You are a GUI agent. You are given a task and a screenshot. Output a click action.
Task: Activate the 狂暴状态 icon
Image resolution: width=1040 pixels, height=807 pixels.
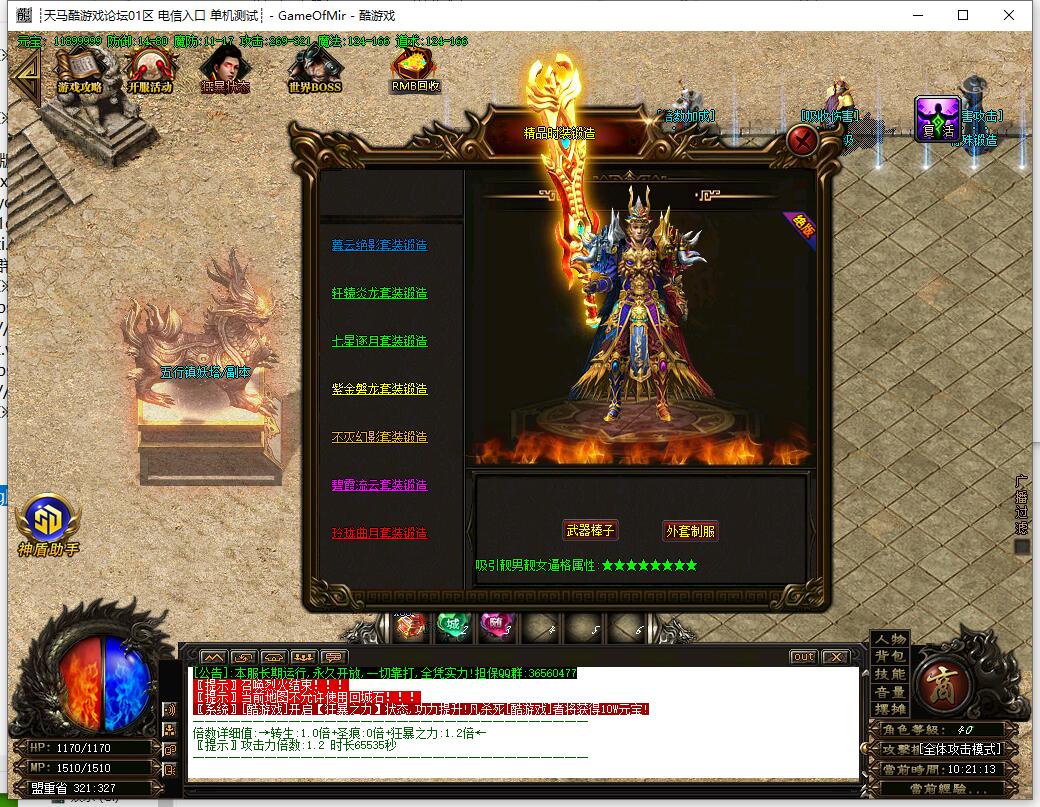[224, 71]
